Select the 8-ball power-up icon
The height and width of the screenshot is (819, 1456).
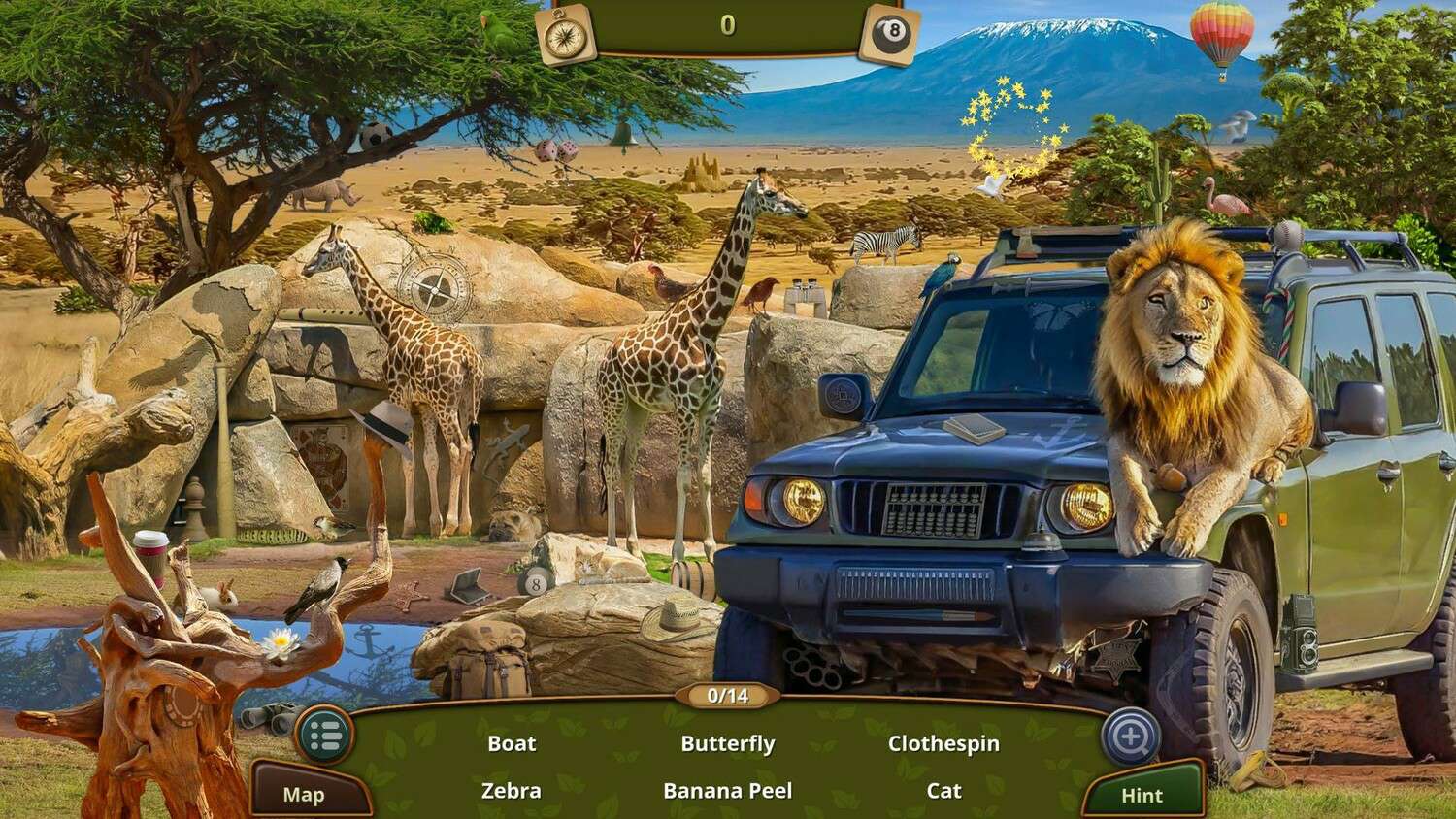(x=889, y=35)
